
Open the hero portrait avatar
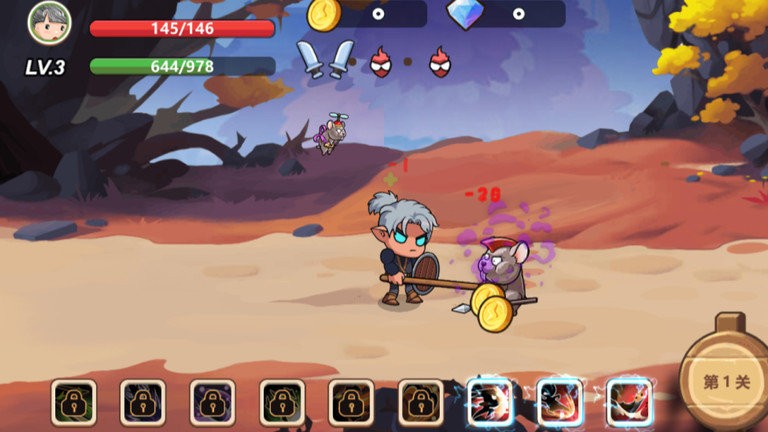pos(49,20)
